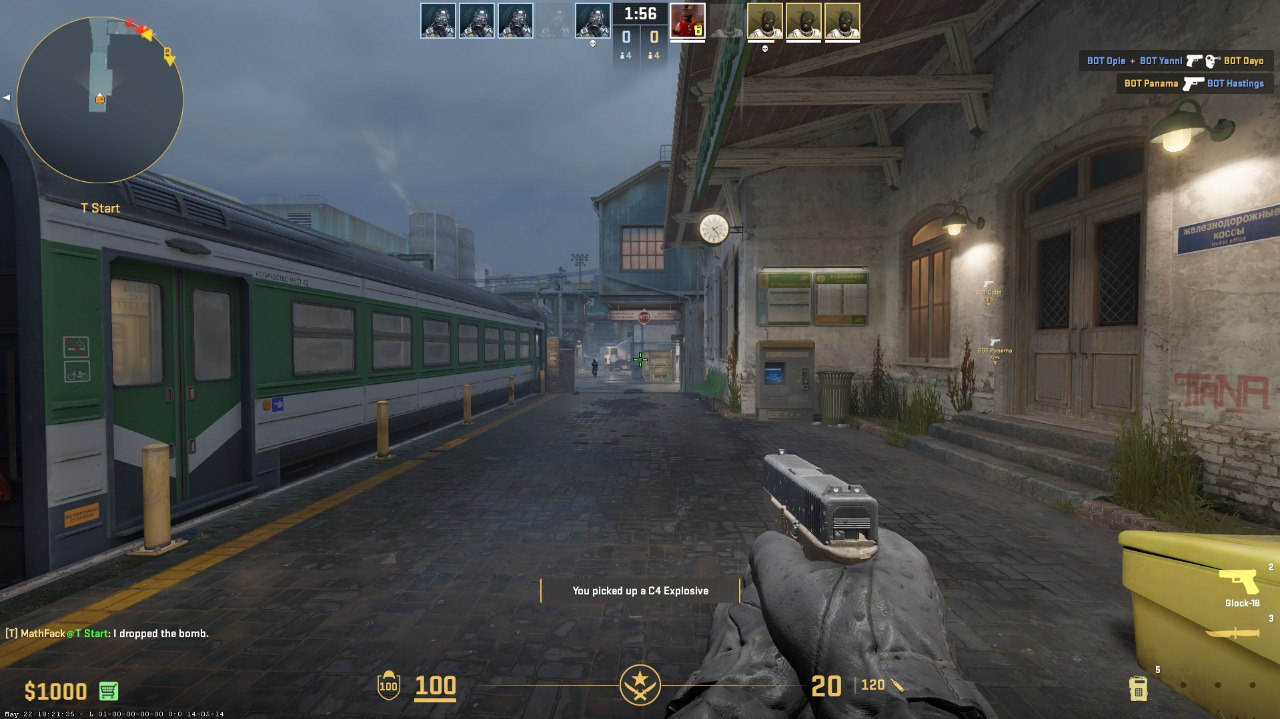The image size is (1280, 719).
Task: Click the BOT Panama kill feed entry
Action: (1193, 84)
